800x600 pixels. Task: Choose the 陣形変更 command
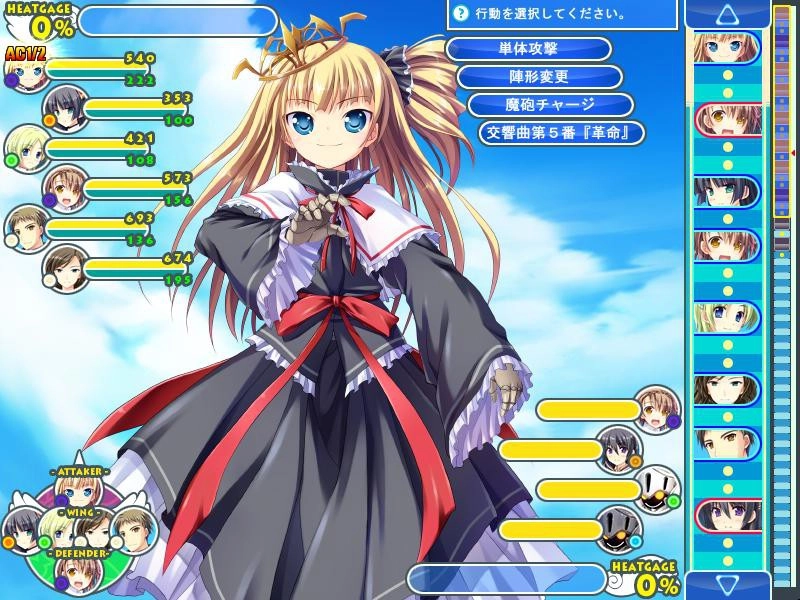pos(540,77)
